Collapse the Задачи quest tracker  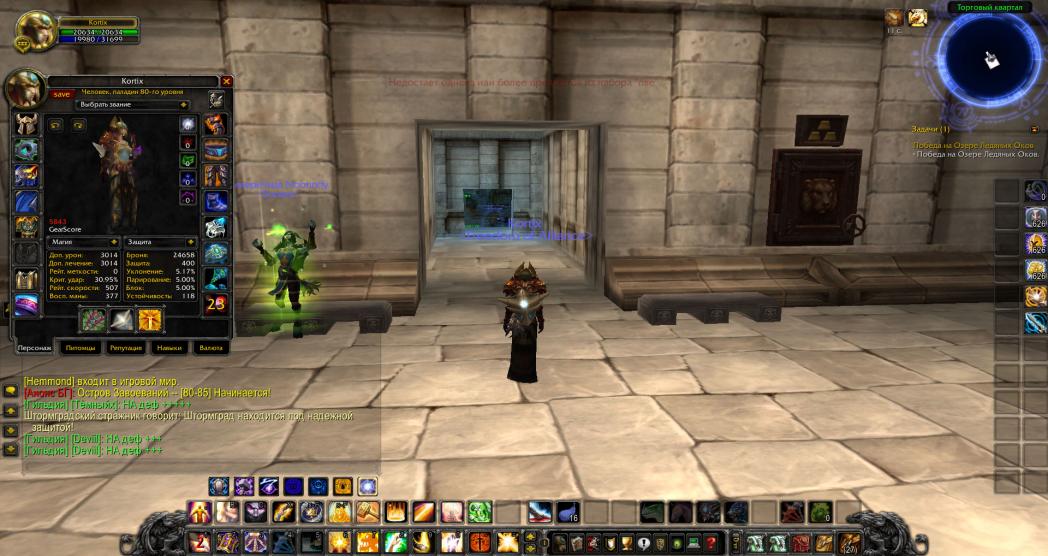[1034, 129]
